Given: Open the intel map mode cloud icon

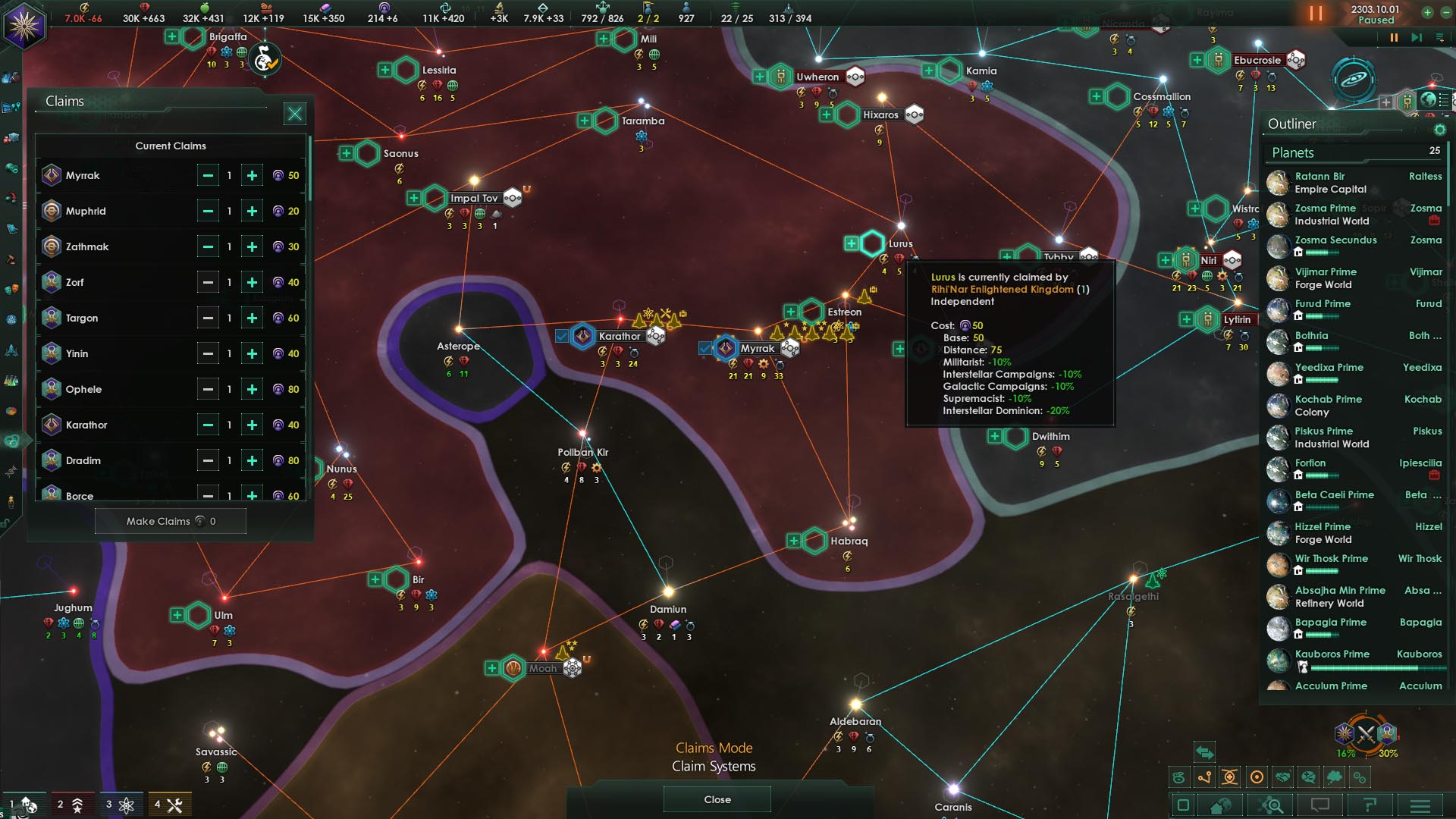Looking at the screenshot, I should 1334,777.
